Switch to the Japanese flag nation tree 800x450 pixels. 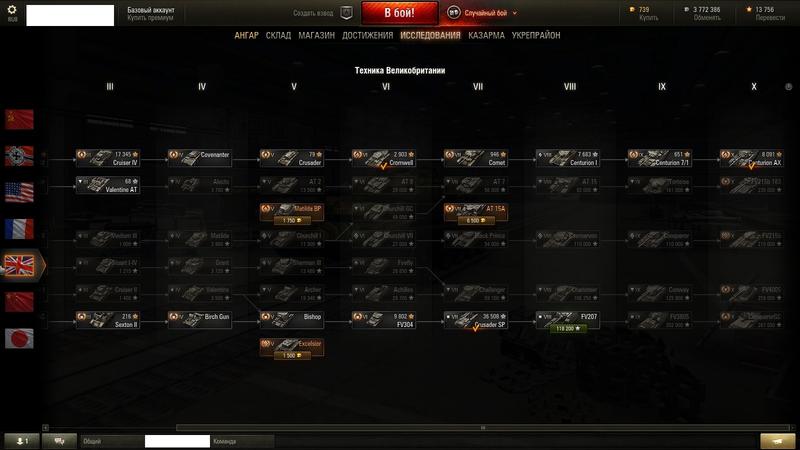tap(19, 338)
